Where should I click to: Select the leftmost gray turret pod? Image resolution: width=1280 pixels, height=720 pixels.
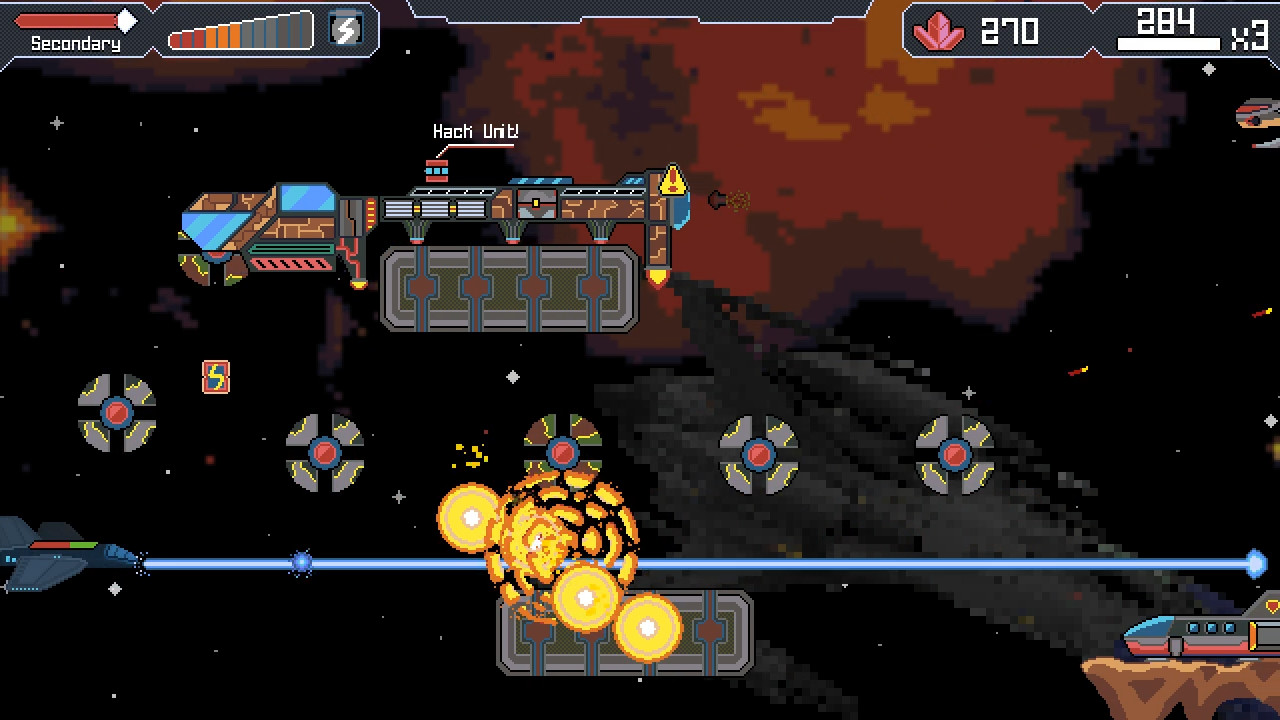tap(117, 413)
